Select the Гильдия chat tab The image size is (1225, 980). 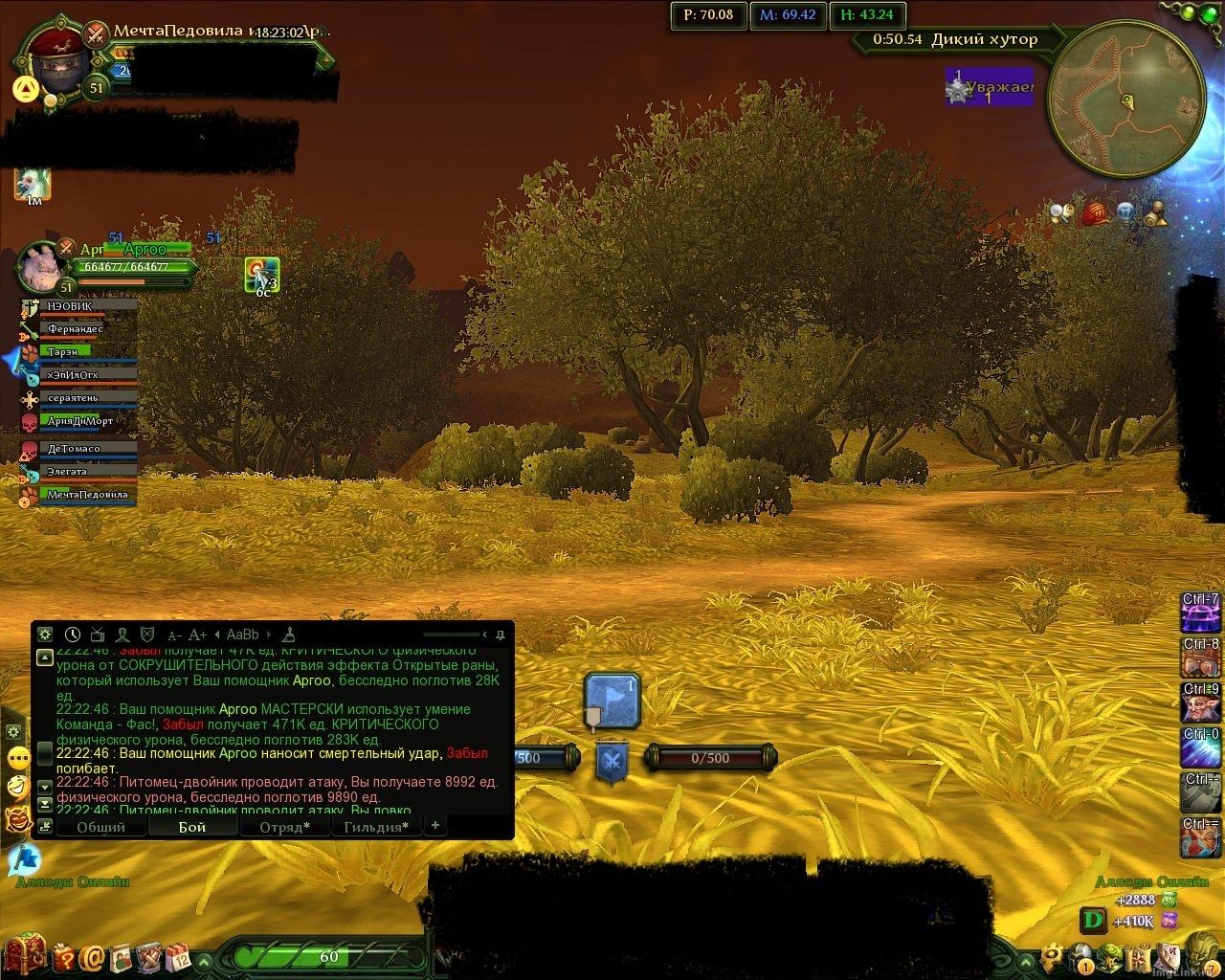tap(377, 827)
